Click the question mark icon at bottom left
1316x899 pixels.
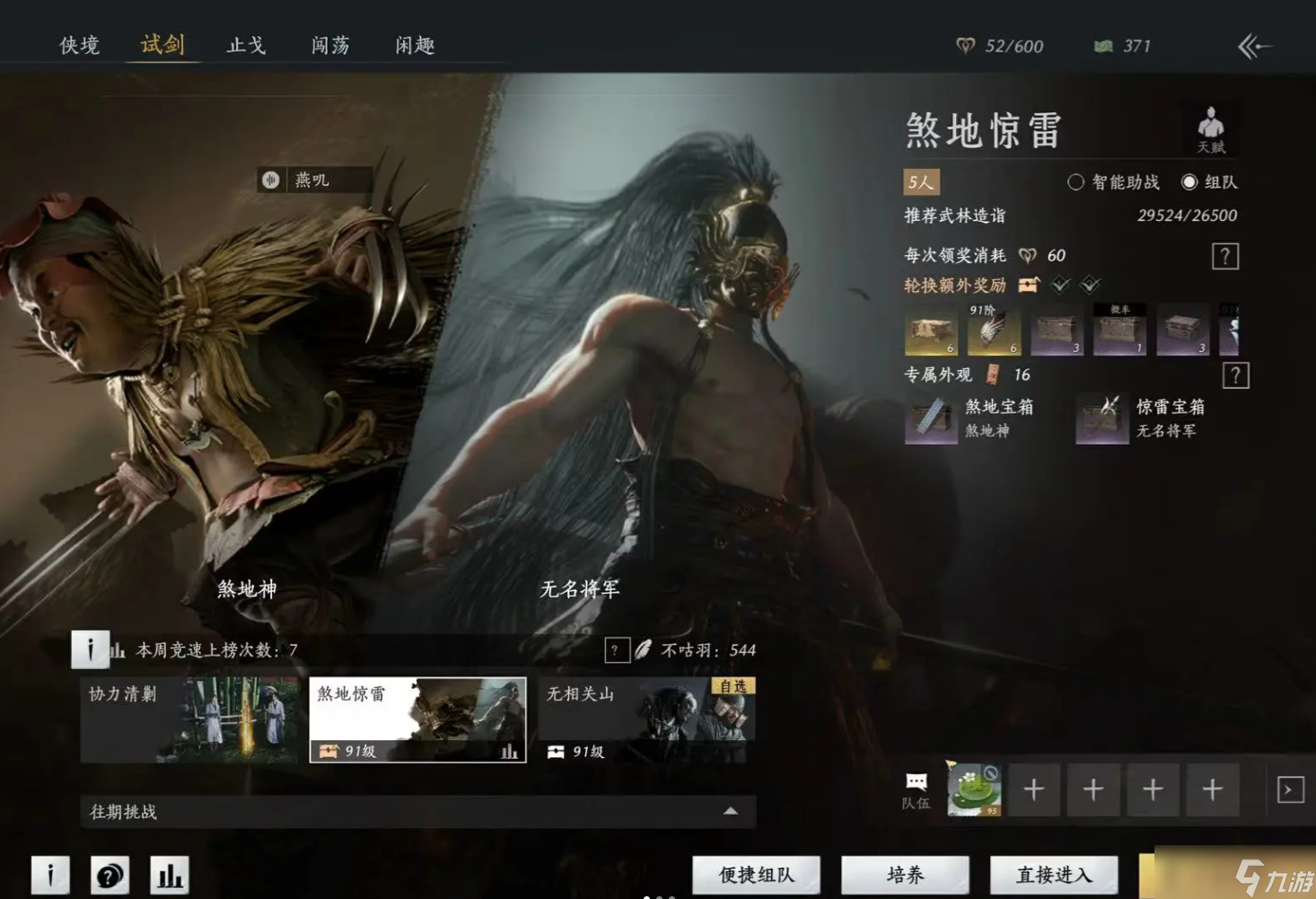click(x=110, y=873)
